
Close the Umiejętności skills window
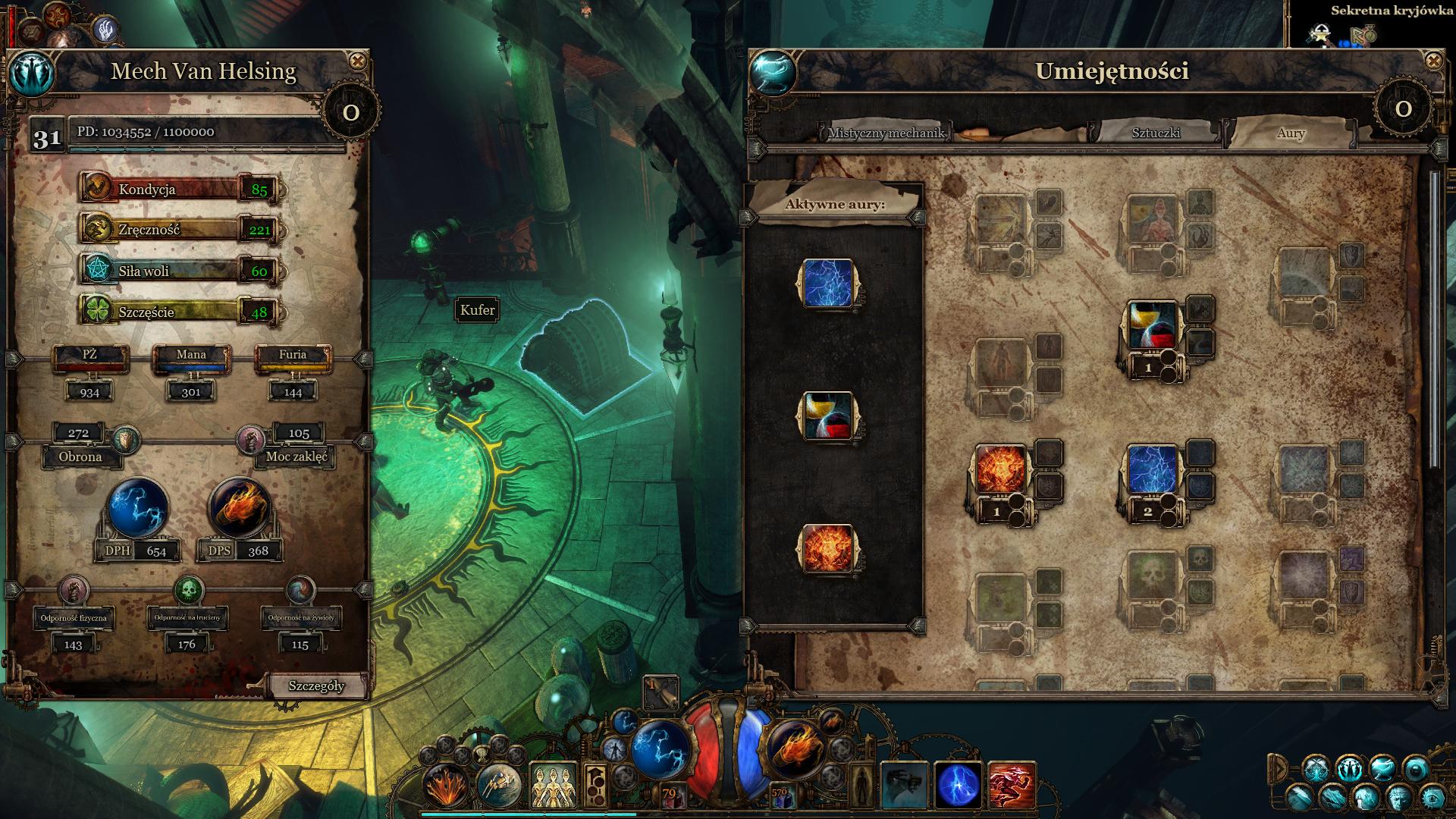pyautogui.click(x=1432, y=61)
